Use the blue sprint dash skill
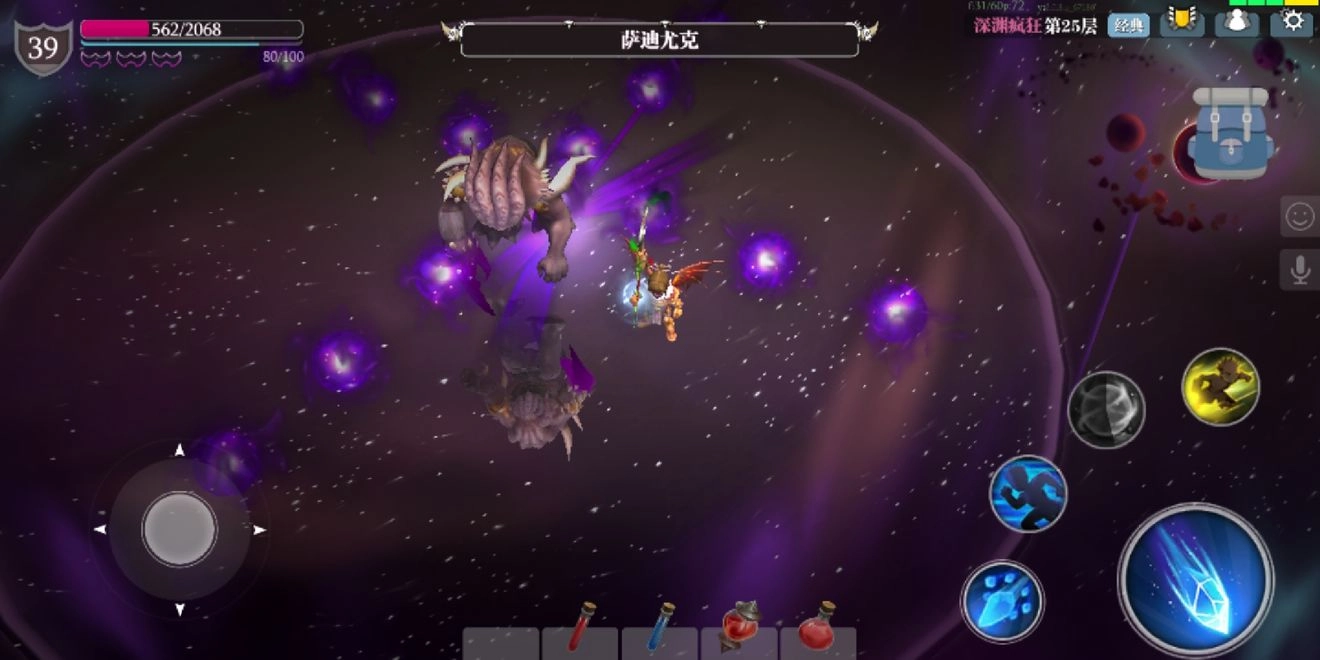 click(1028, 493)
